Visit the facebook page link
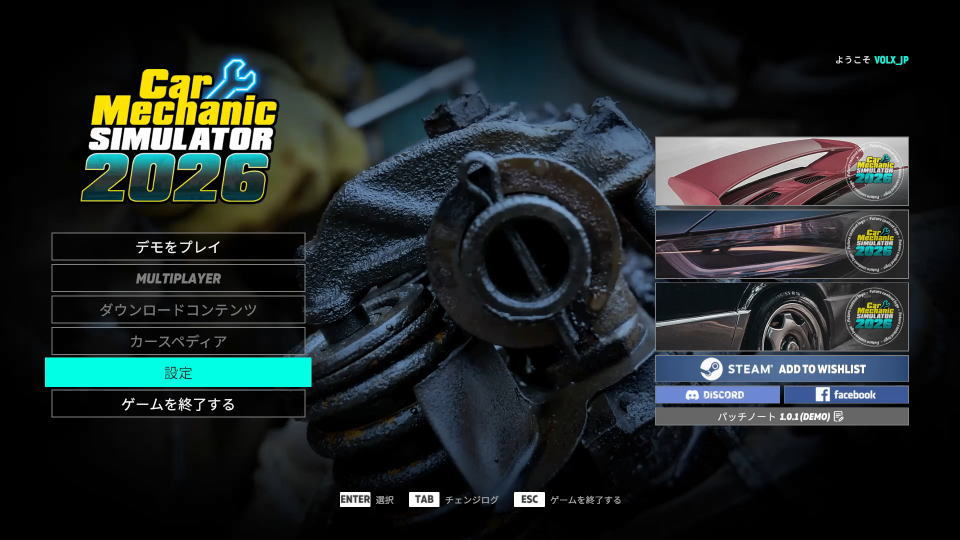The height and width of the screenshot is (540, 960). [x=845, y=395]
